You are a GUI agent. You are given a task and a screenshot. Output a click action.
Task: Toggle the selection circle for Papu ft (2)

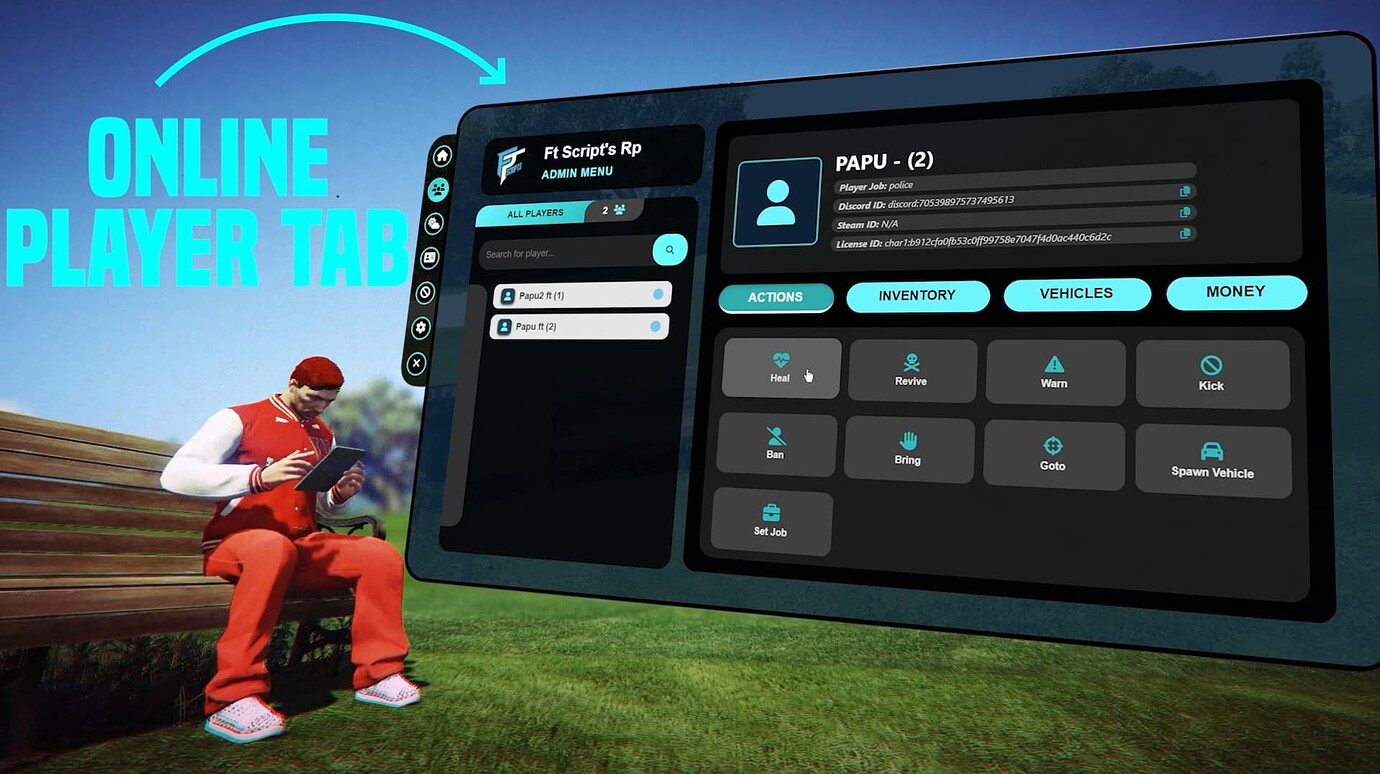click(657, 327)
